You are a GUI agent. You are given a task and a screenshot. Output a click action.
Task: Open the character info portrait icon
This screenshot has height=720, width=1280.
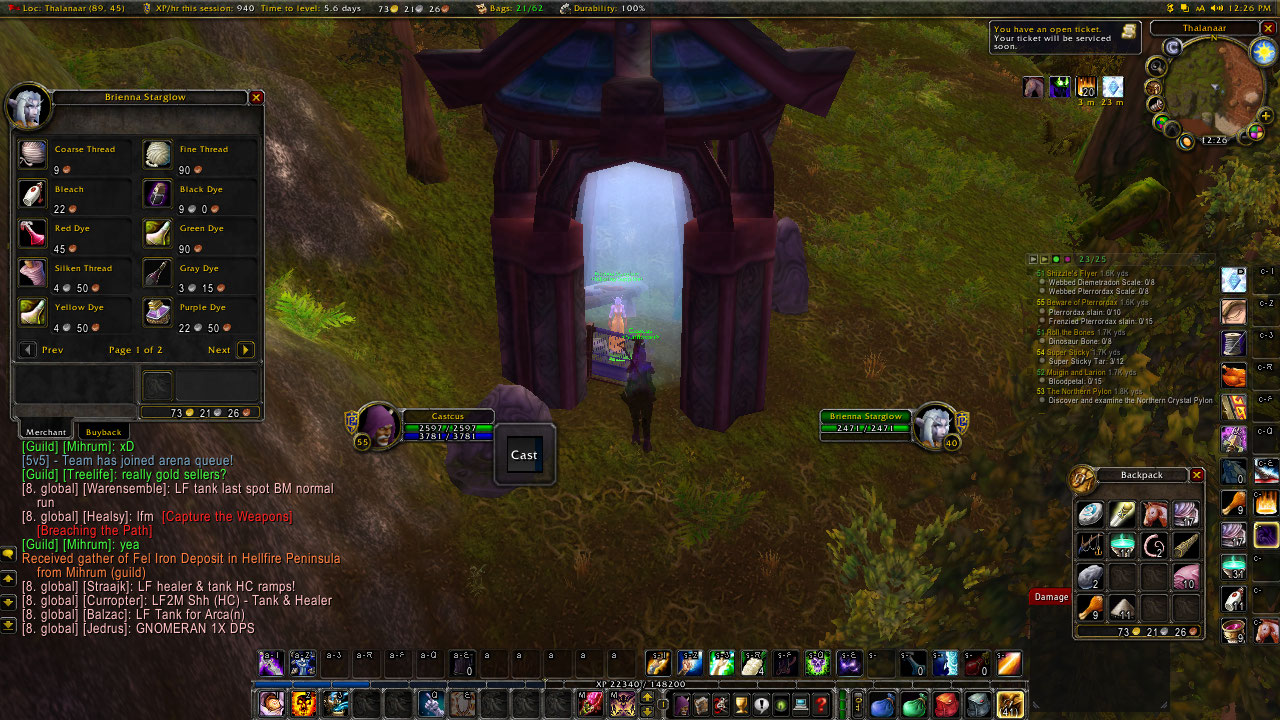[681, 704]
